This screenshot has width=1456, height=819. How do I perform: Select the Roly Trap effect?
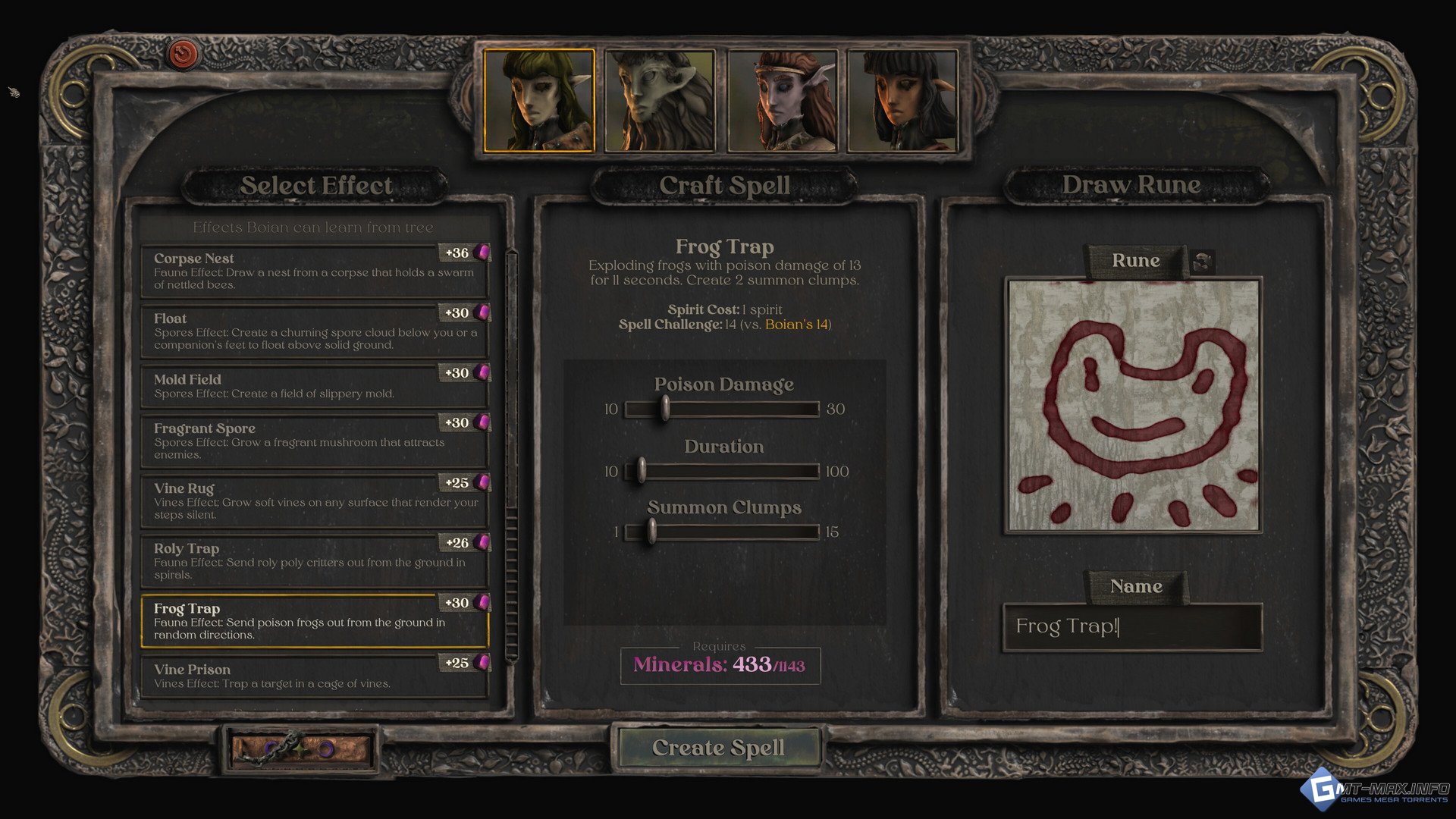click(314, 560)
